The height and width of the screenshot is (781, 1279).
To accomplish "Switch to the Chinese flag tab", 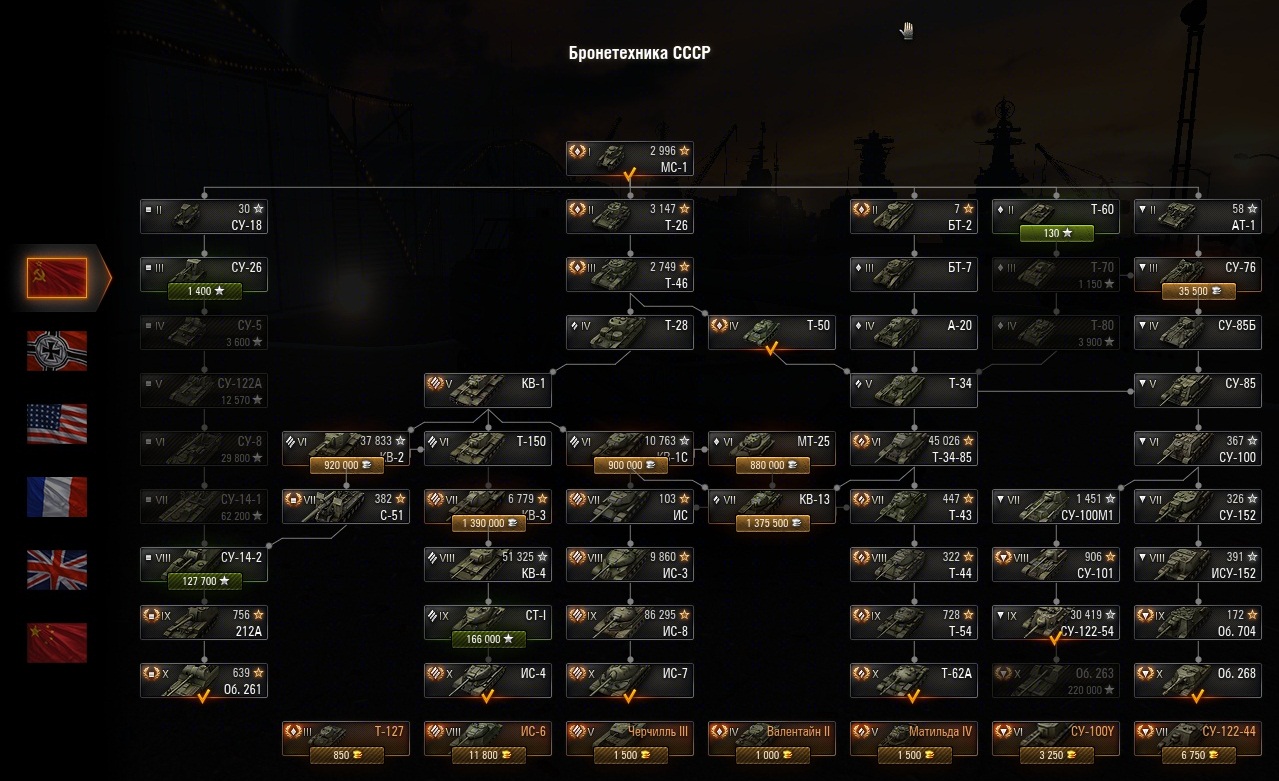I will coord(57,643).
